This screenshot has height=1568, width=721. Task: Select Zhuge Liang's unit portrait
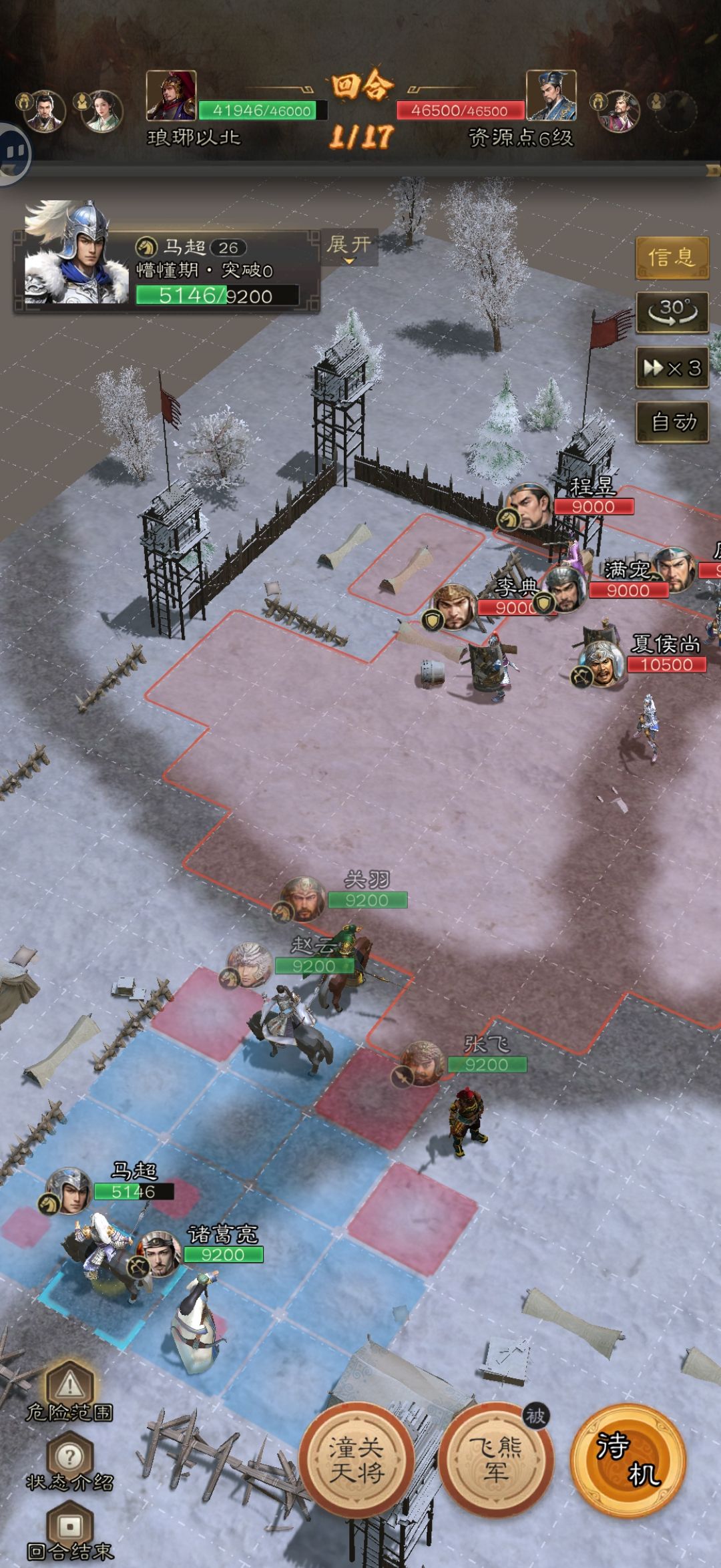[159, 1254]
